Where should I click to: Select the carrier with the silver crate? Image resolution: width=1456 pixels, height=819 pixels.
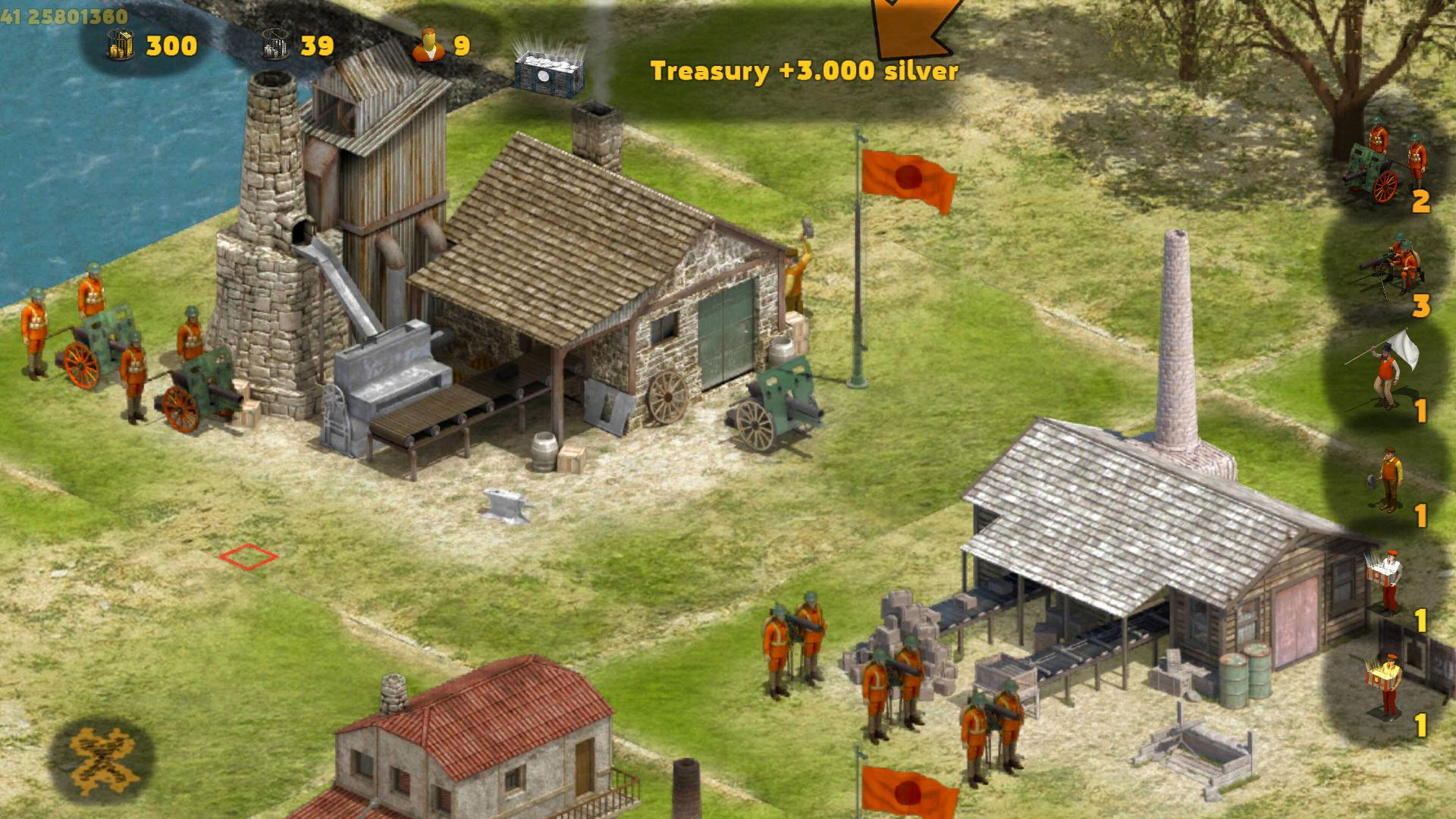coord(1386,582)
